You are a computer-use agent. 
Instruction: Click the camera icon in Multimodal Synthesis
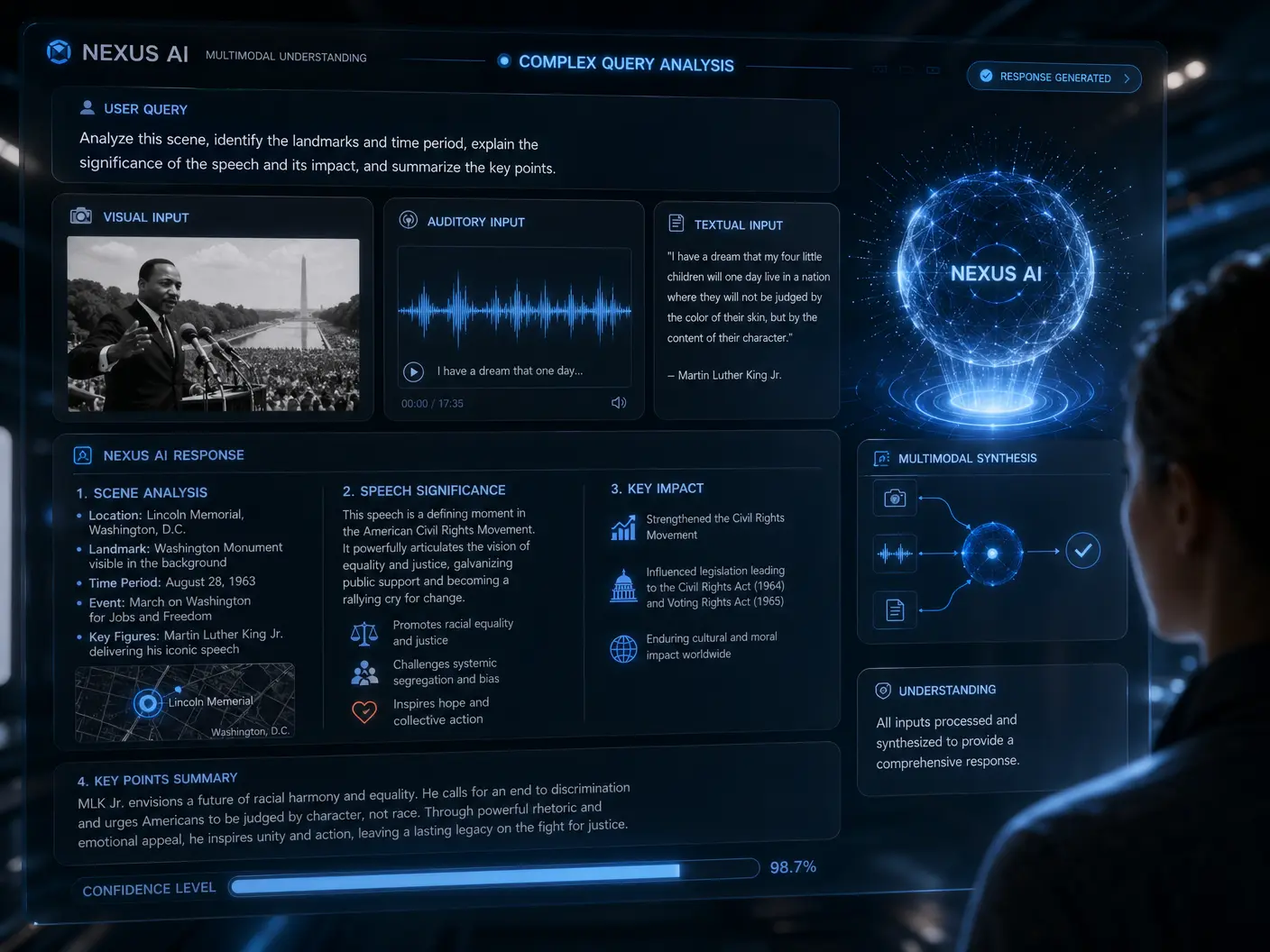click(x=895, y=498)
